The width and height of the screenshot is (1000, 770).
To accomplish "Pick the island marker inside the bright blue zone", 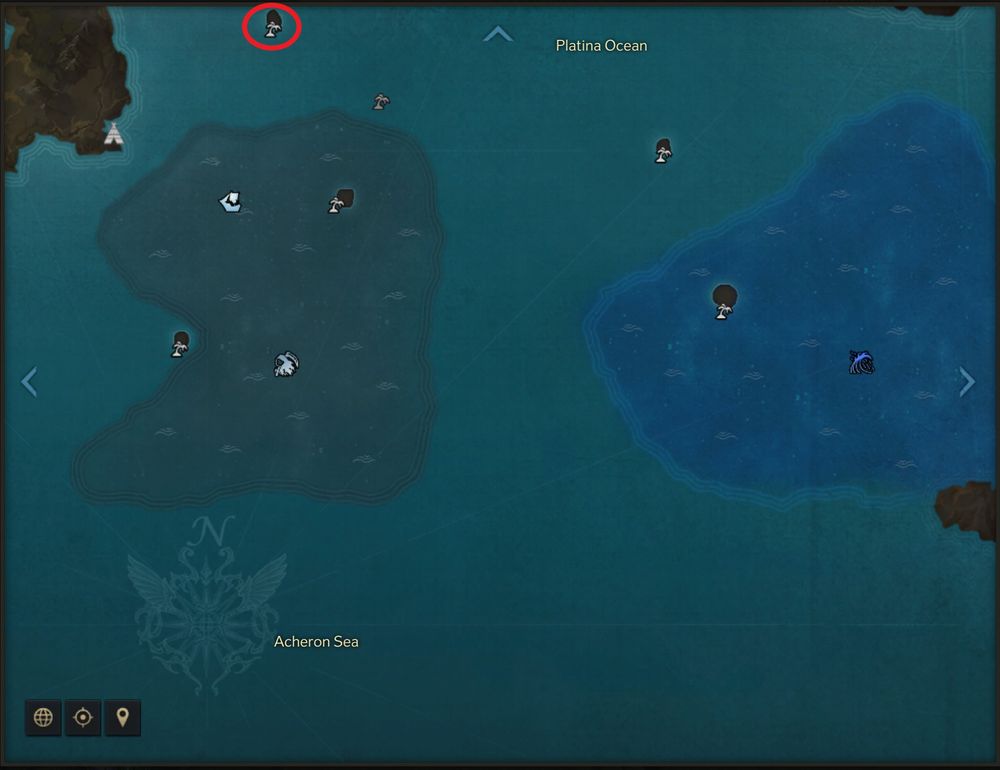I will click(724, 300).
